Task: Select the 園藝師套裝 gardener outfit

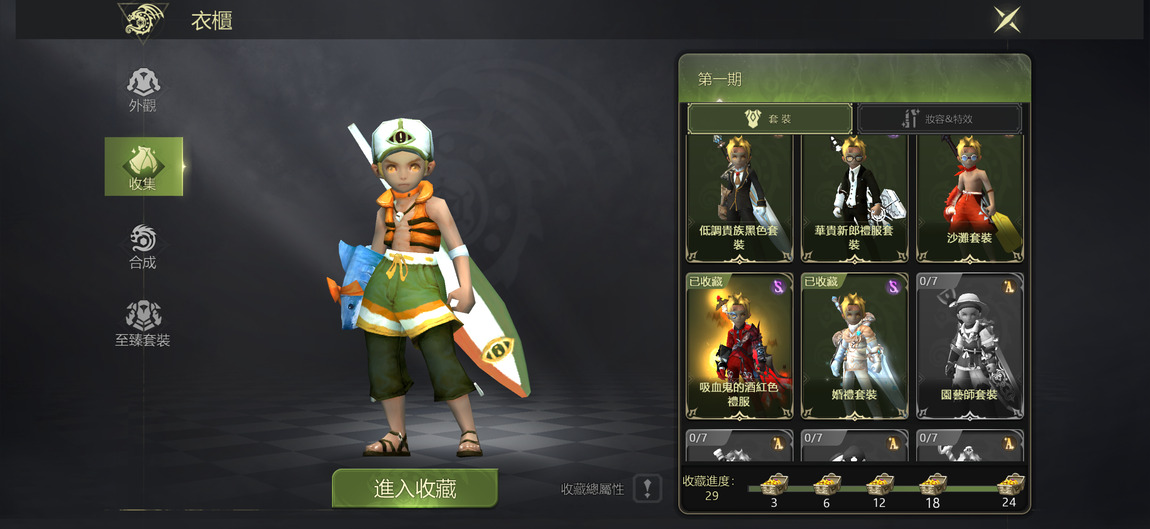Action: point(969,345)
